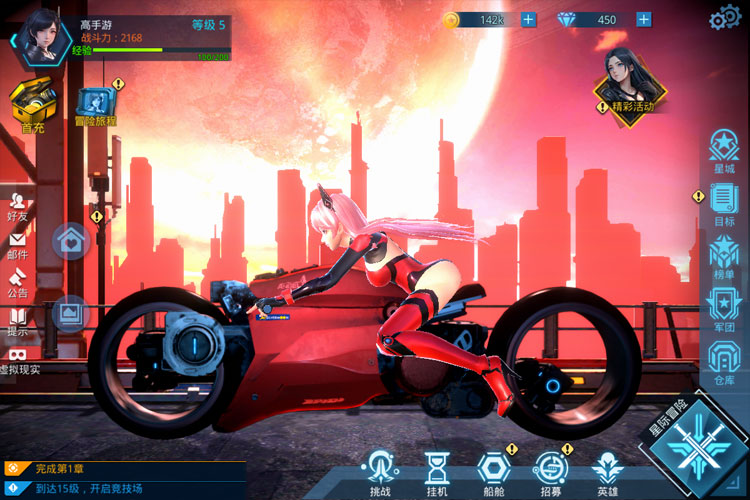The height and width of the screenshot is (500, 750).
Task: Go to 星城 star city
Action: click(724, 152)
